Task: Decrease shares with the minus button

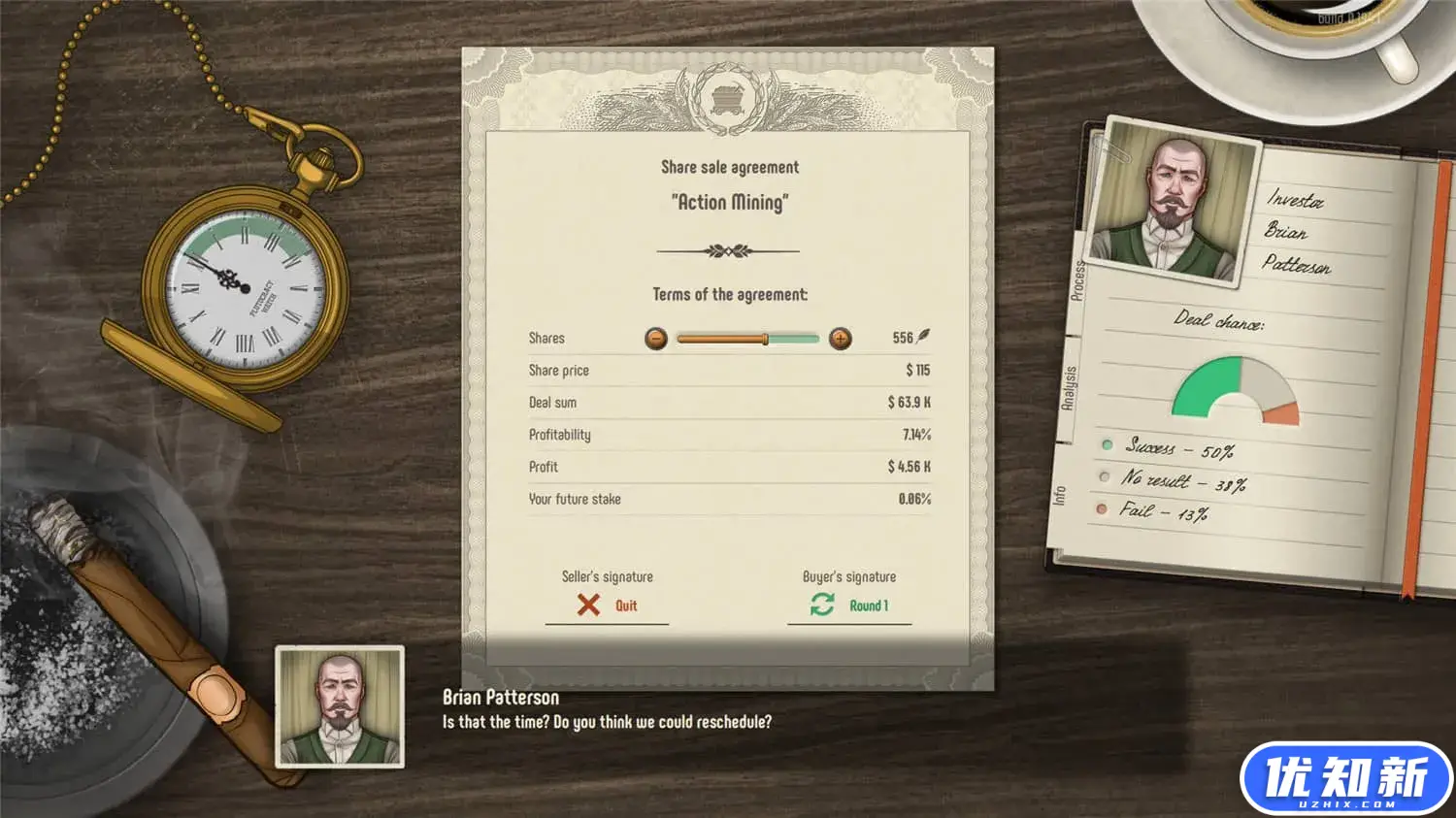Action: pos(656,339)
